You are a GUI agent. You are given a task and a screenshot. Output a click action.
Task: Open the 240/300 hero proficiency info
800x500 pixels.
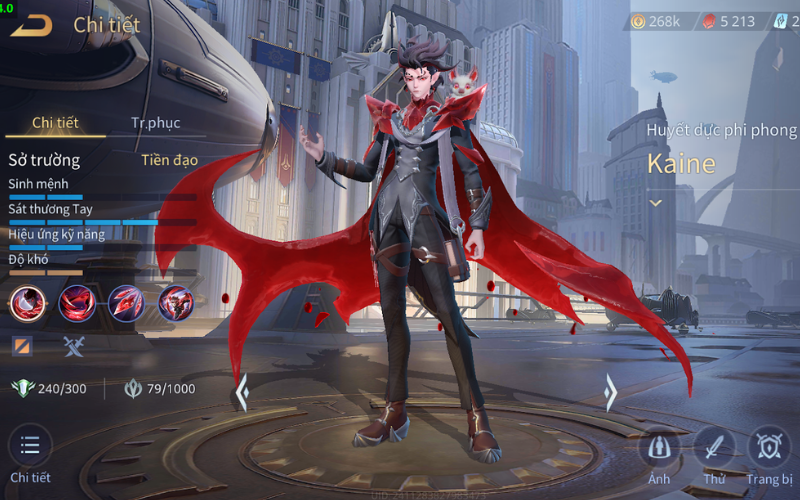50,389
